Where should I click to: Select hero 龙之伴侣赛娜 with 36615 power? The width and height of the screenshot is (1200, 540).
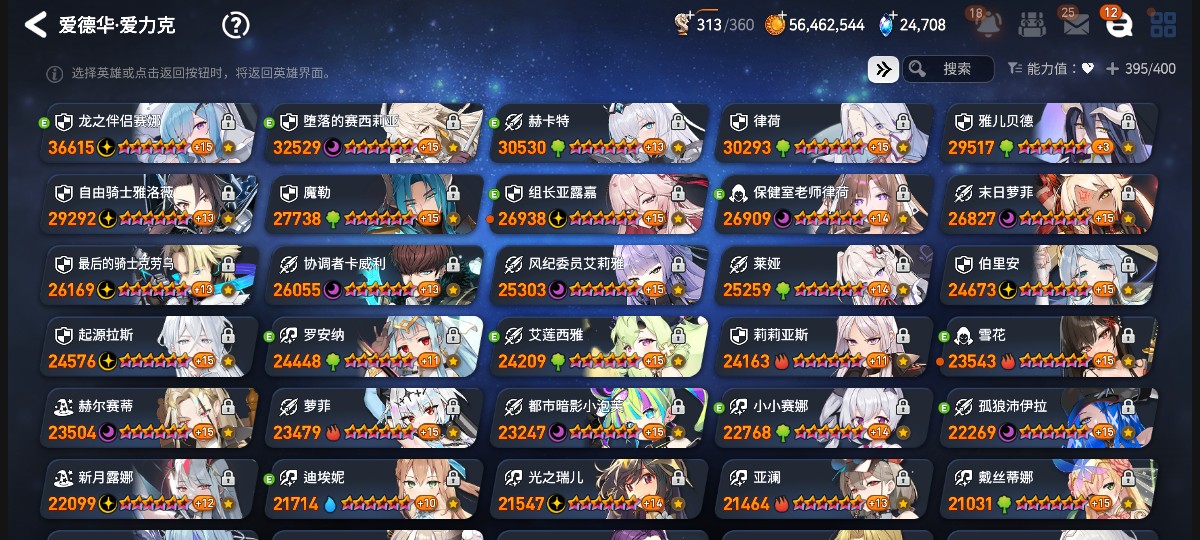coord(150,133)
